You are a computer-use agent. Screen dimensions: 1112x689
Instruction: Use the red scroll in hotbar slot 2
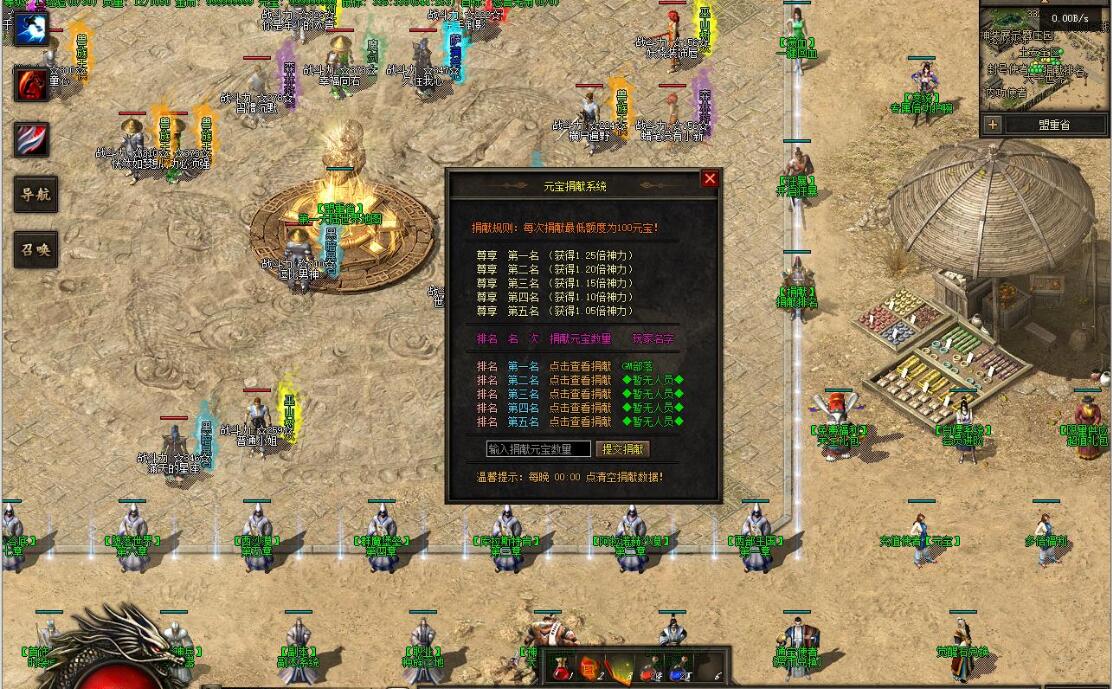click(592, 668)
